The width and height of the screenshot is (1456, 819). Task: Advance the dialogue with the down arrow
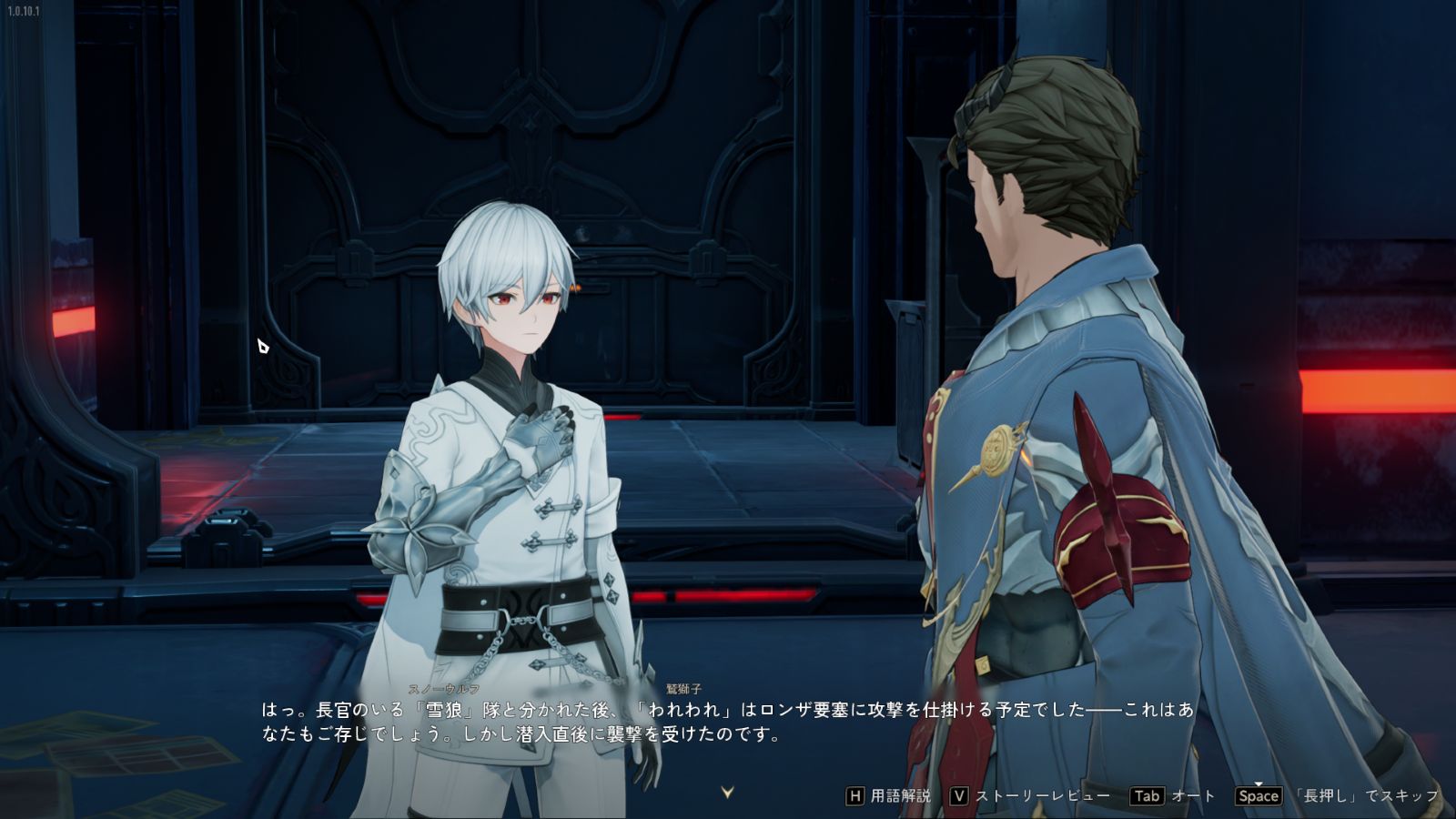tap(727, 793)
